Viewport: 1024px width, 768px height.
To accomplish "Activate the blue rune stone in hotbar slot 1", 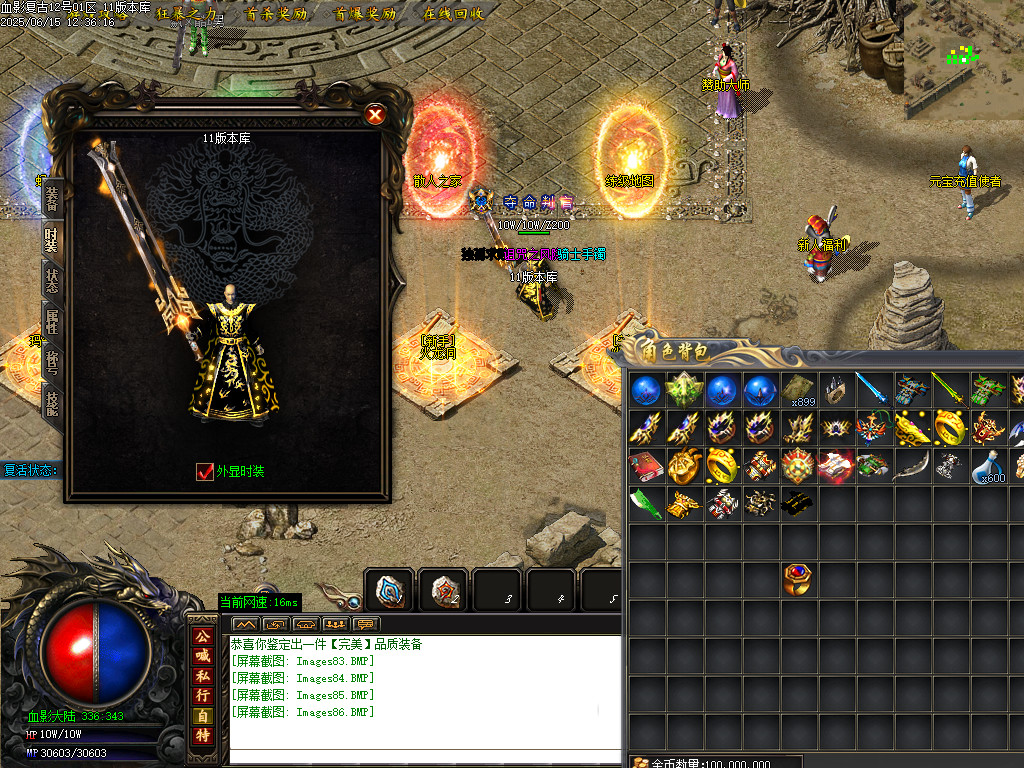I will click(x=389, y=590).
